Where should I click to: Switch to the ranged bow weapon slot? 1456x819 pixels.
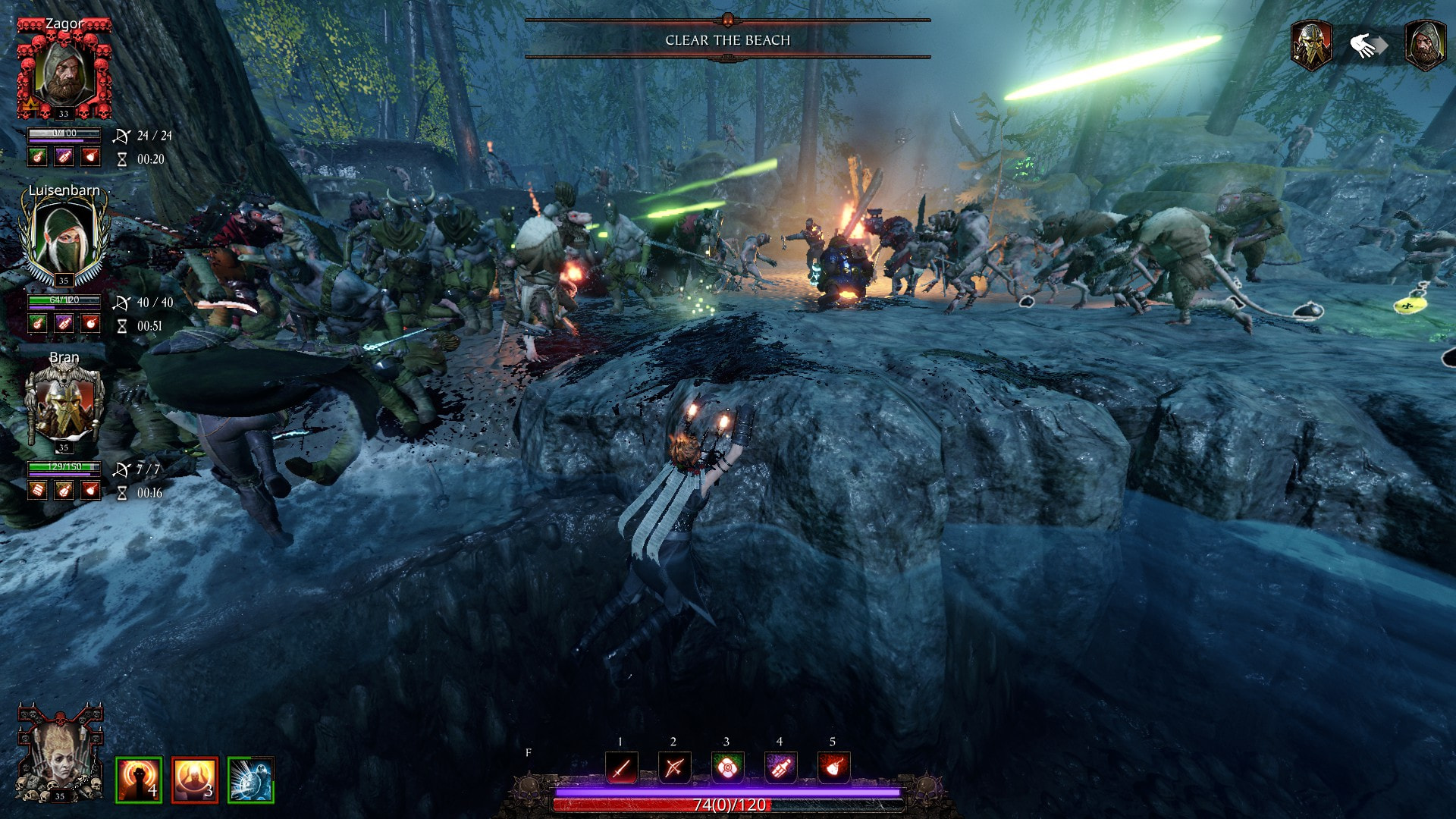tap(673, 768)
